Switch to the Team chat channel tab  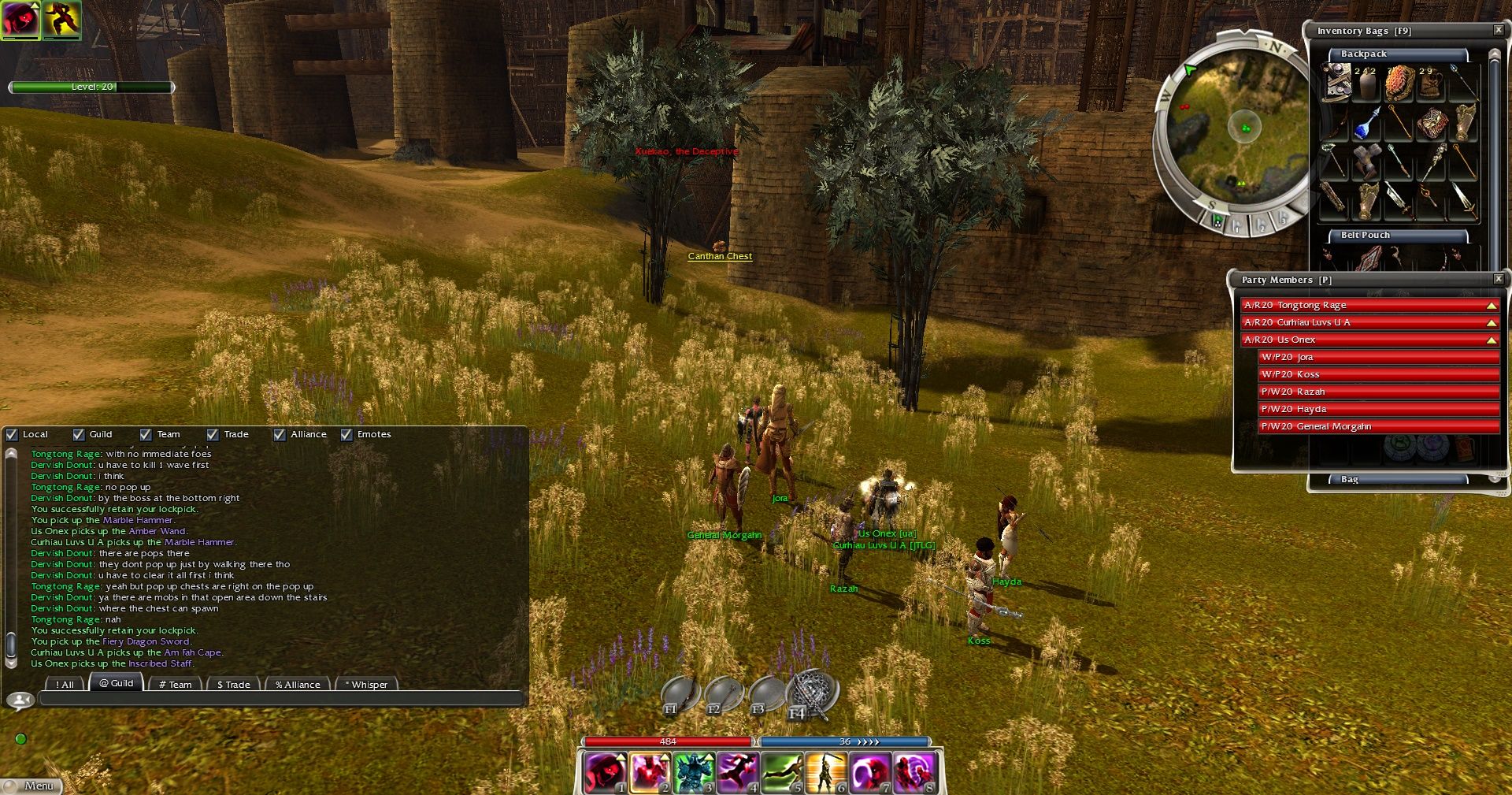[175, 685]
